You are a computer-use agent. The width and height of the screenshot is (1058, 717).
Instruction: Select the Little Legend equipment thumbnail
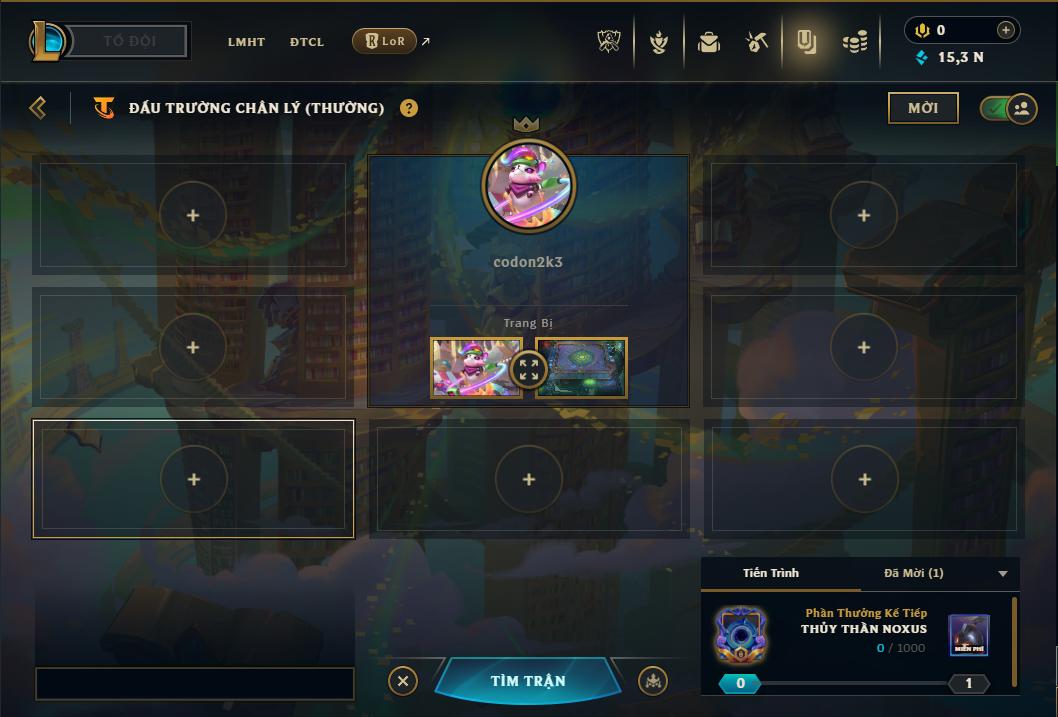point(476,368)
